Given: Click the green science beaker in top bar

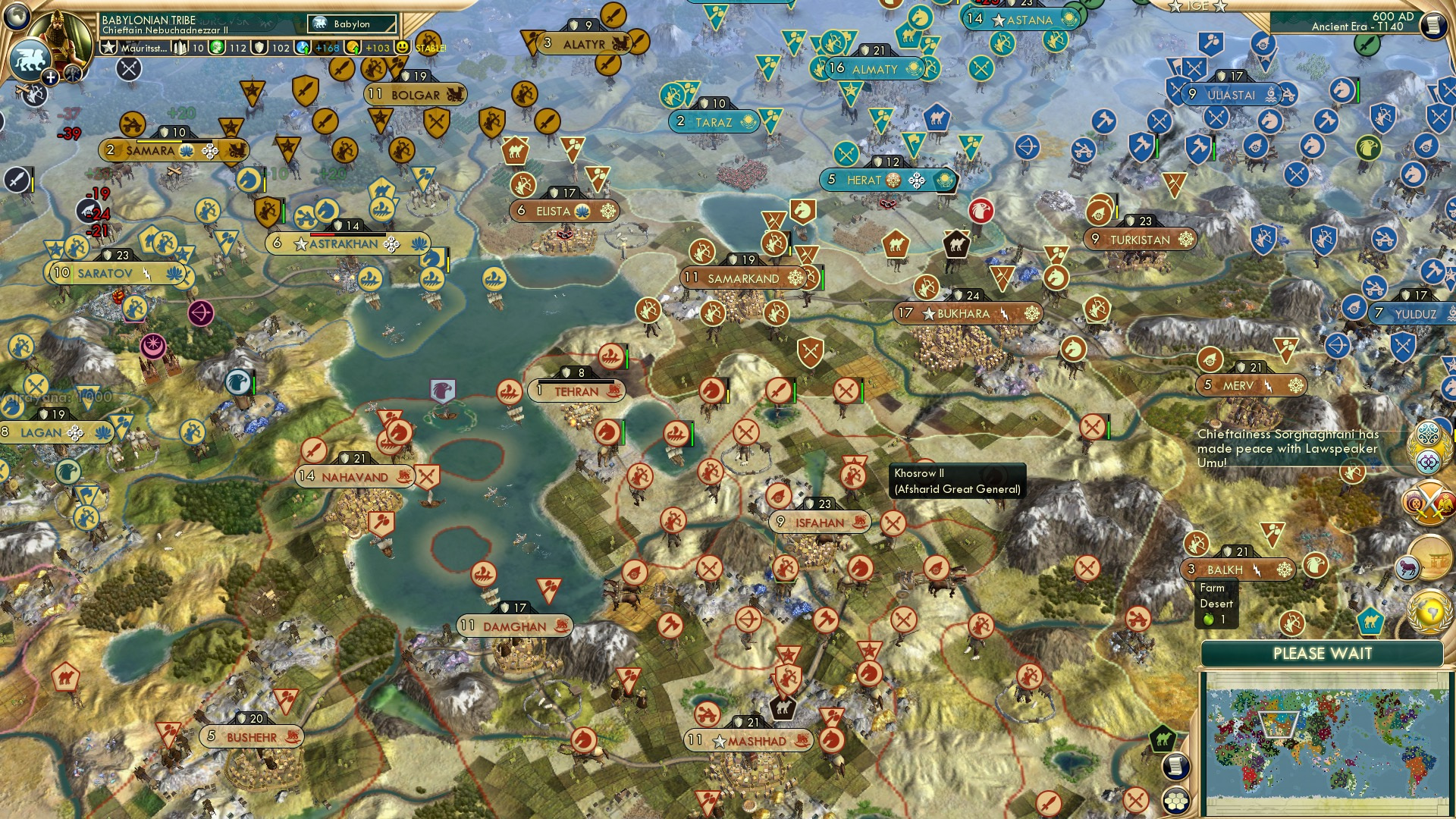Looking at the screenshot, I should [x=216, y=47].
